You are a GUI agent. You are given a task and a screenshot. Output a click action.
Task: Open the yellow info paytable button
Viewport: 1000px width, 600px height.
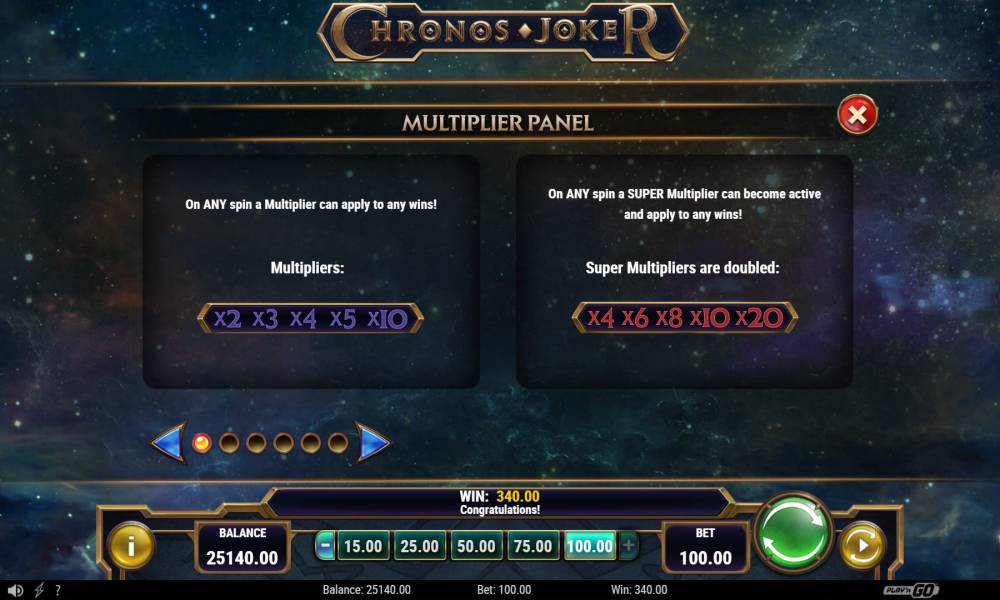[x=131, y=546]
